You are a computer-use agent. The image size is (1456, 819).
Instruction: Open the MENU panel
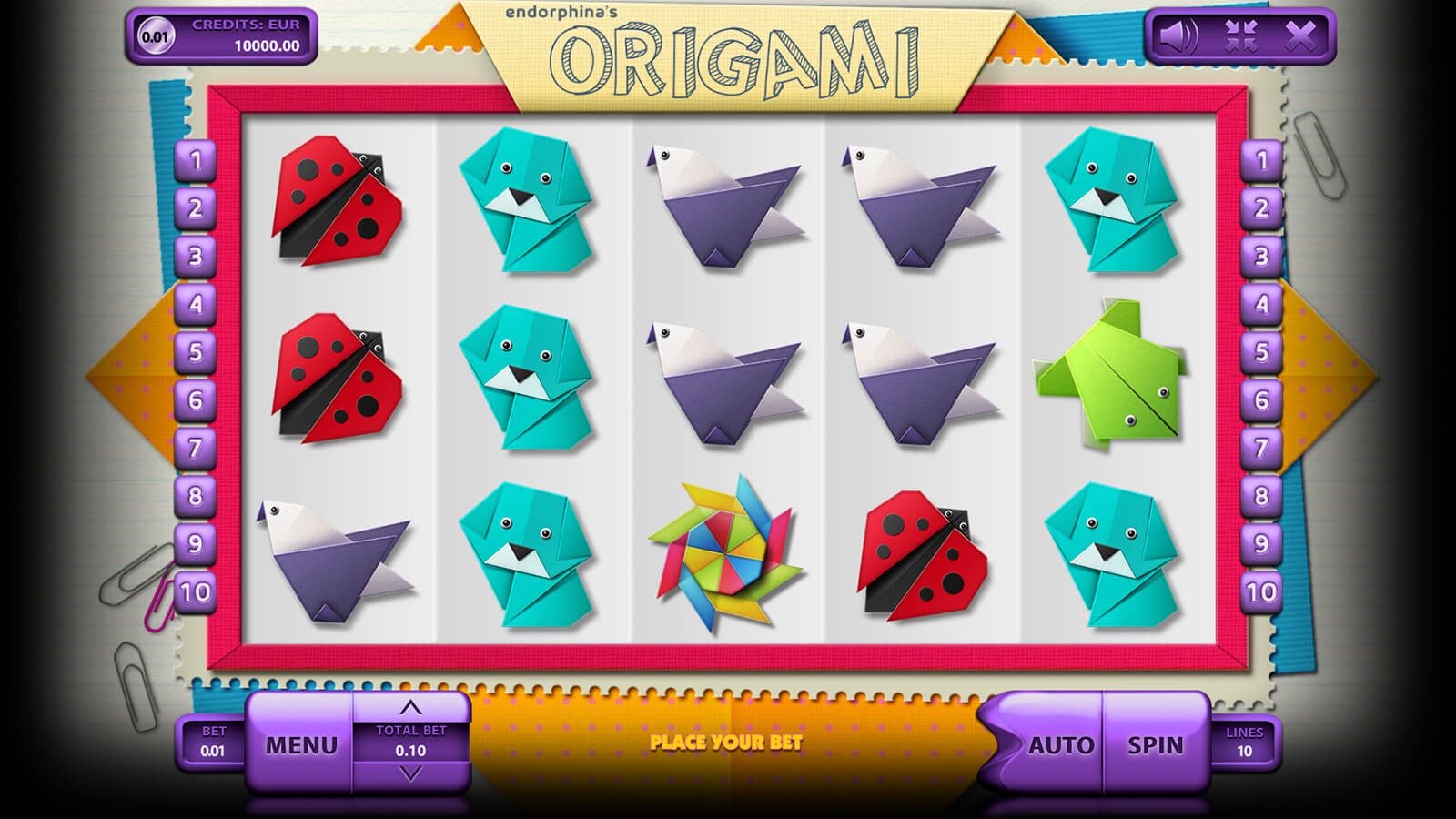[x=300, y=745]
